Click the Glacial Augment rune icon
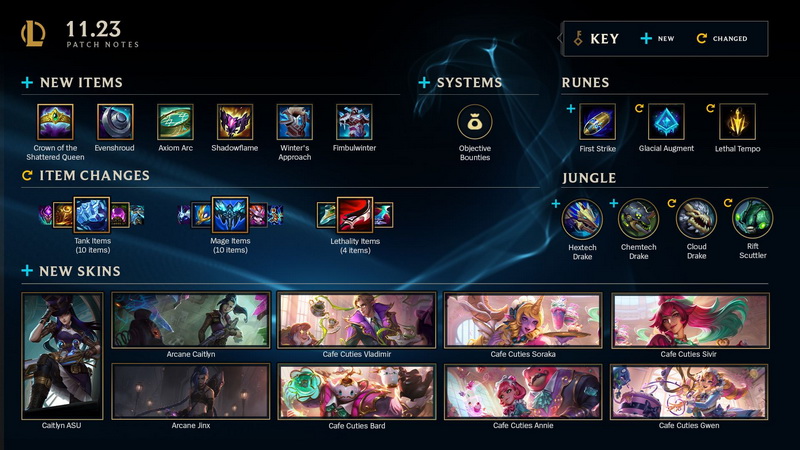The image size is (800, 450). (x=667, y=122)
